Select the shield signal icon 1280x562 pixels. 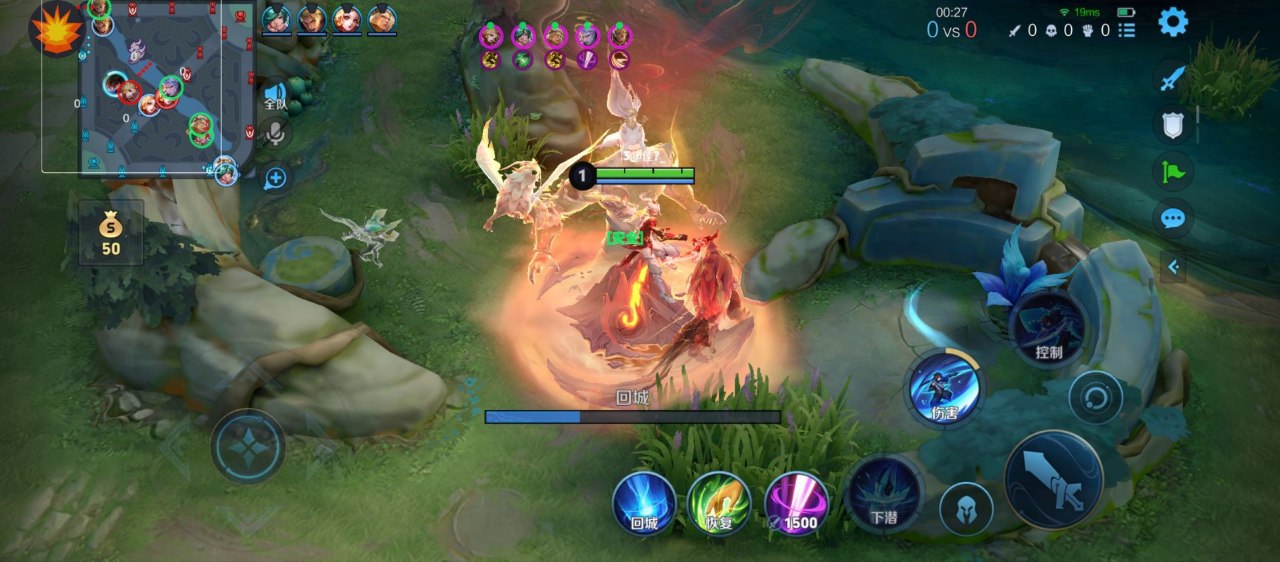[1173, 125]
